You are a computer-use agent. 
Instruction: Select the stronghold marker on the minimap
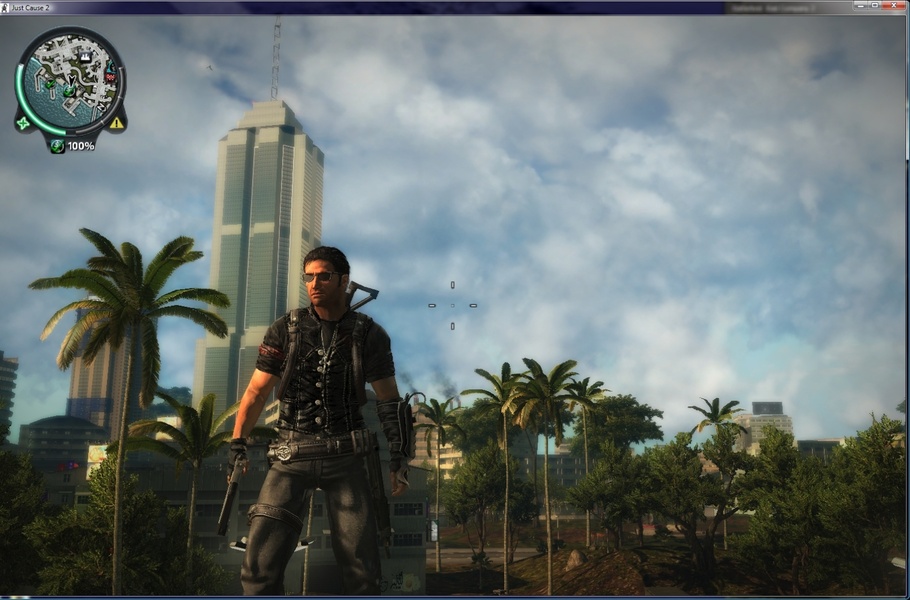(x=85, y=57)
